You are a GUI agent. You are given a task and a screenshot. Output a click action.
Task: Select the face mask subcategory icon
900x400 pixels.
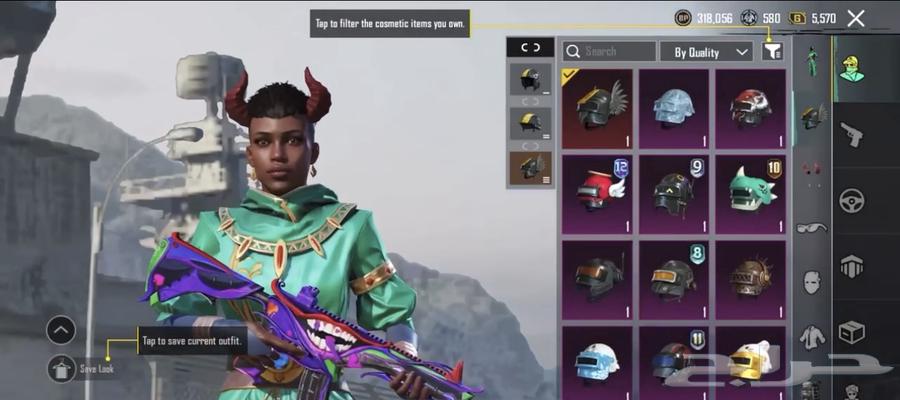[812, 282]
